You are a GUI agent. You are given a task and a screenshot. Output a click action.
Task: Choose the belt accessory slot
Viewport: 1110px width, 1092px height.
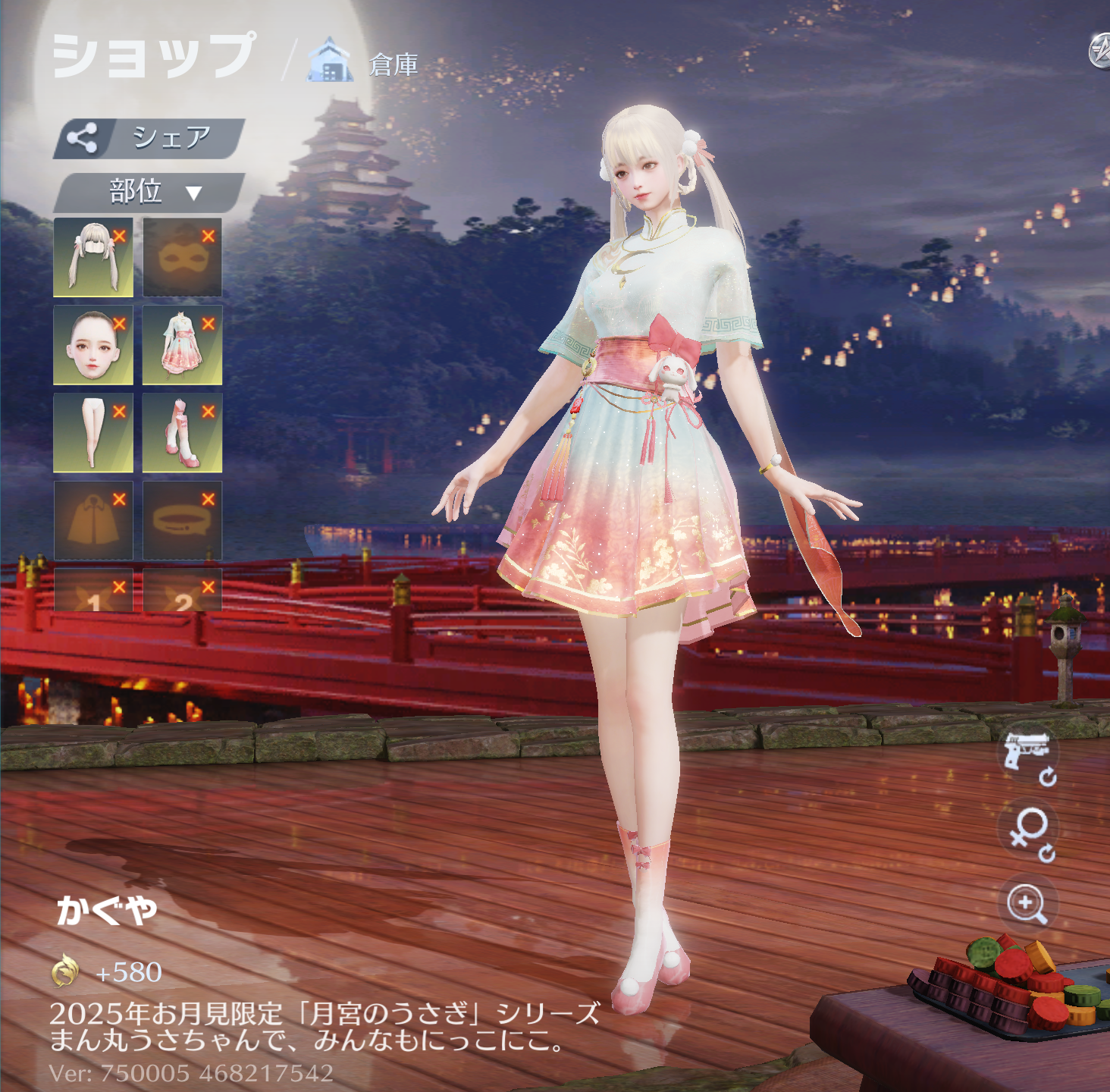click(182, 522)
